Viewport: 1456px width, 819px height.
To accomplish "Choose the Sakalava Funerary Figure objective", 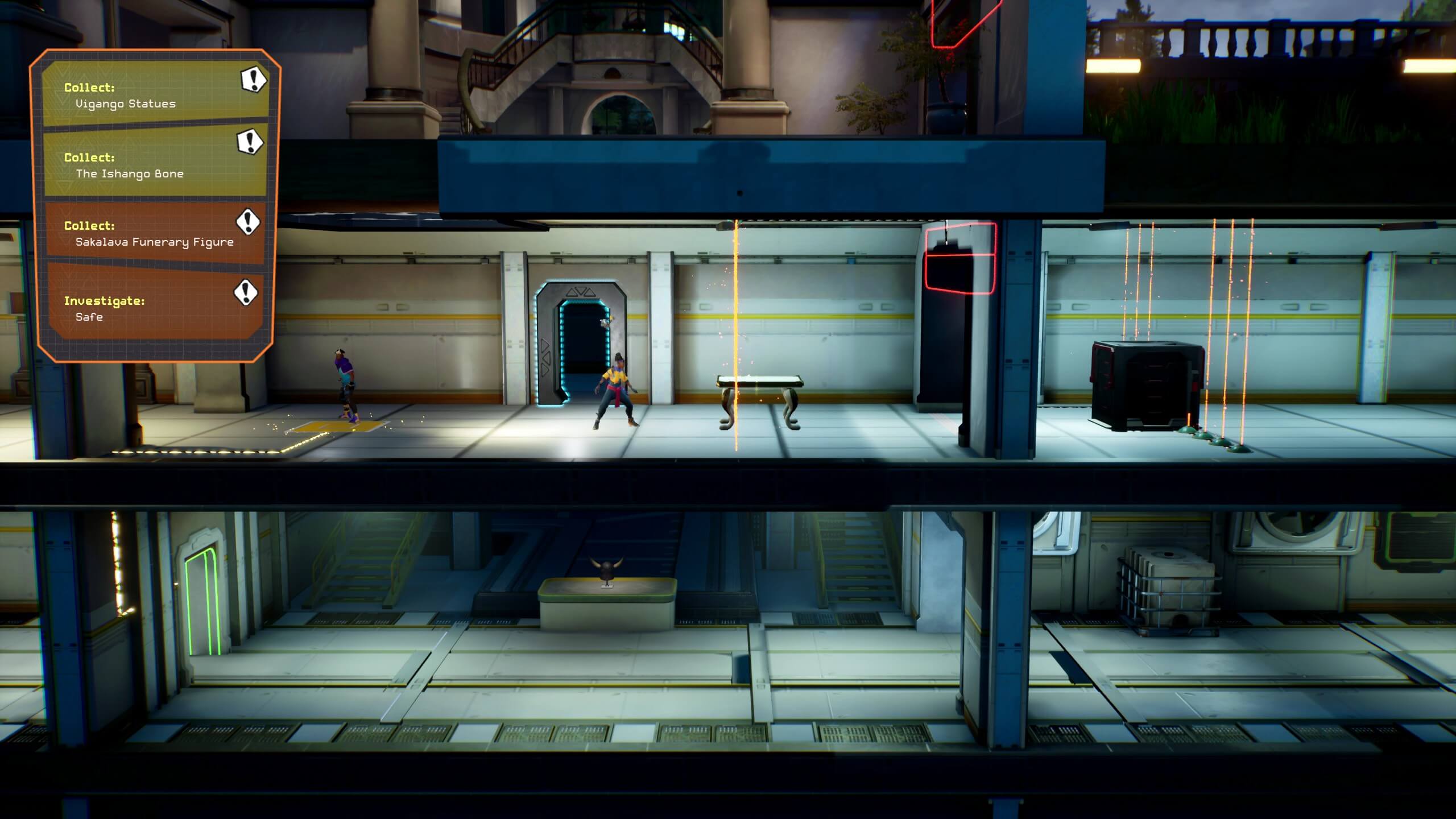I will point(155,233).
